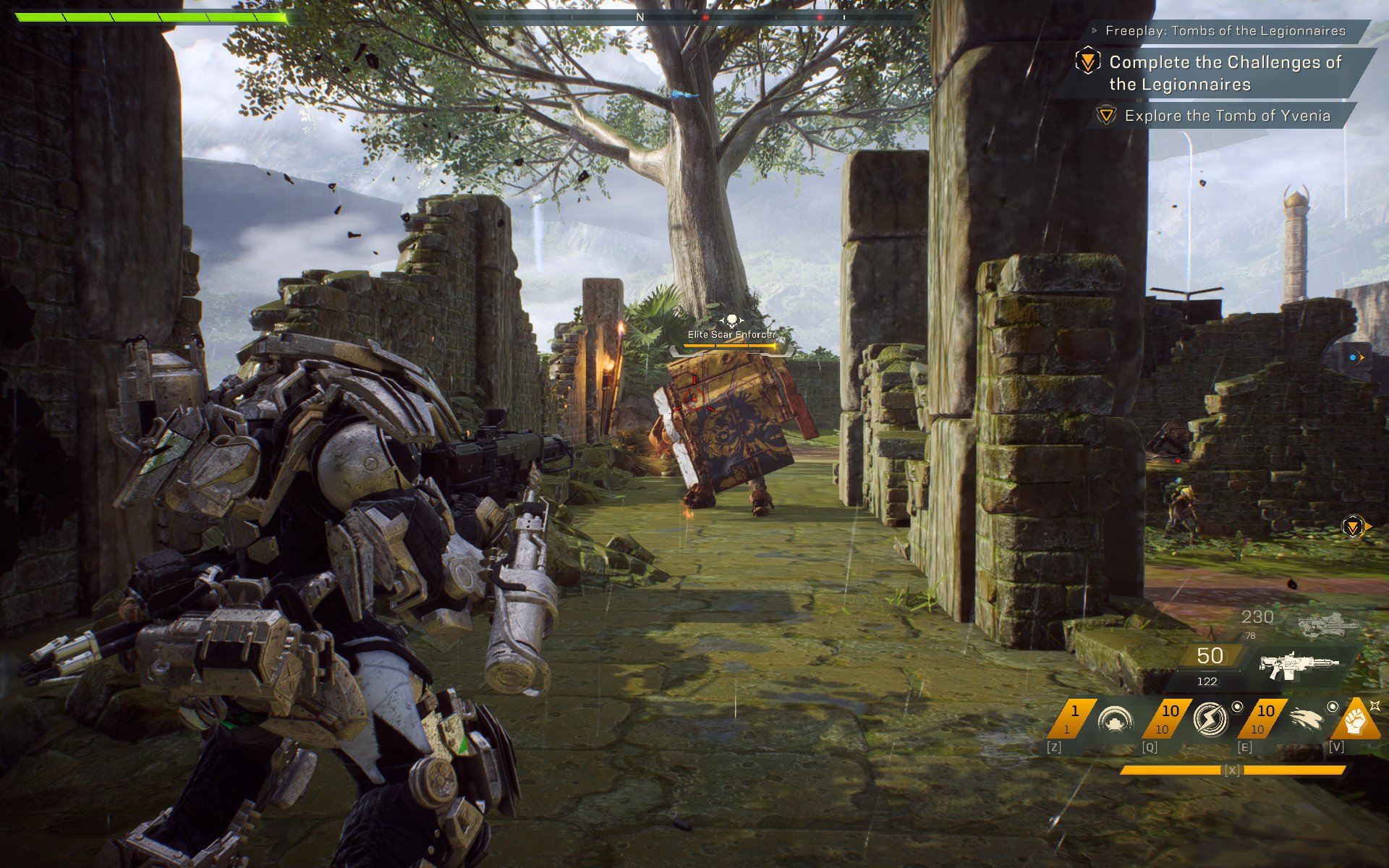Viewport: 1389px width, 868px height.
Task: Switch to the greyed-out secondary weapon icon
Action: [1328, 624]
